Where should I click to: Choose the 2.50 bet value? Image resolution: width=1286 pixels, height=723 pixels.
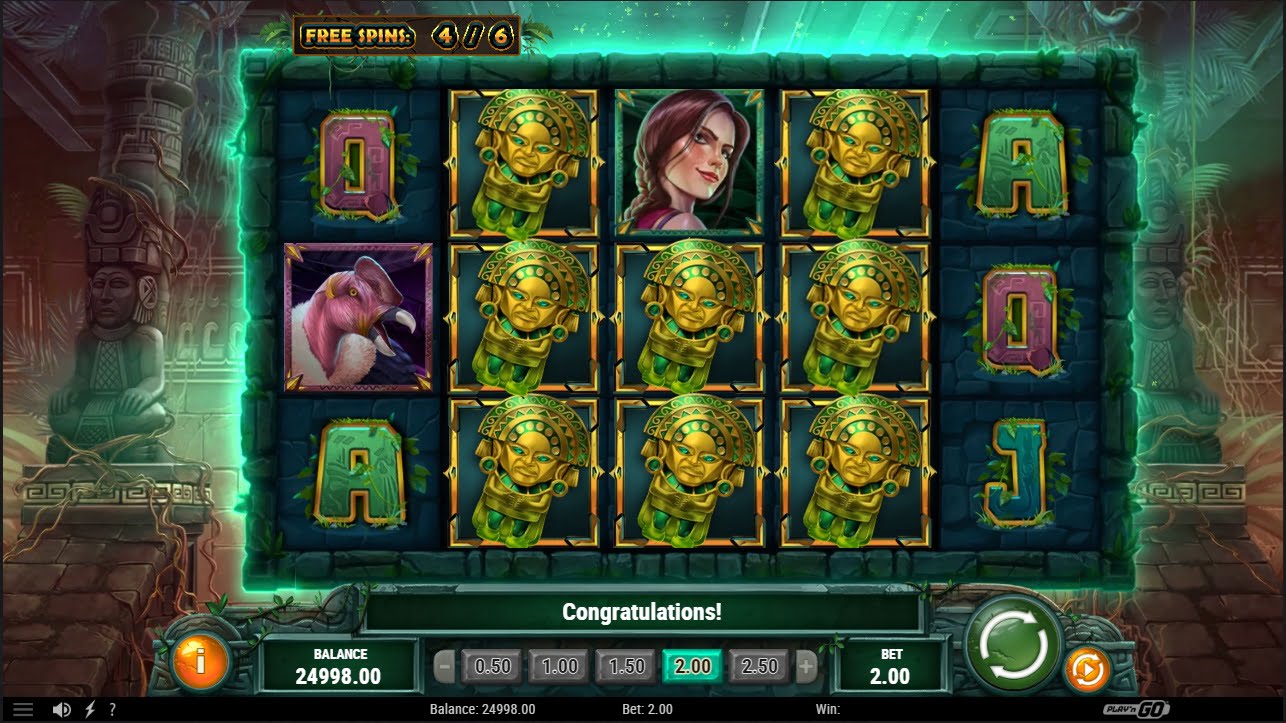tap(759, 666)
